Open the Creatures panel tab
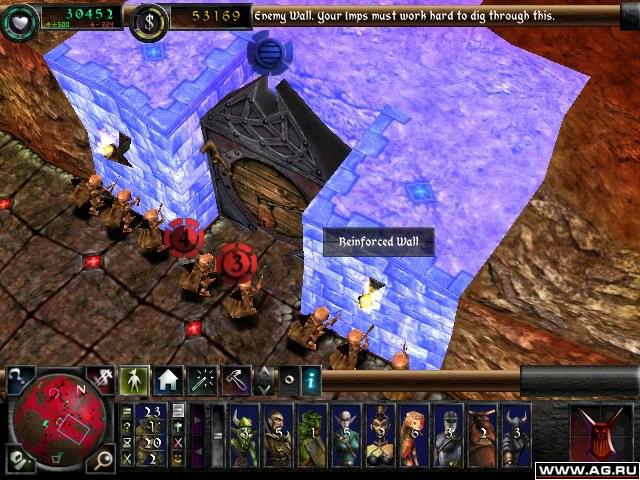 tap(134, 378)
